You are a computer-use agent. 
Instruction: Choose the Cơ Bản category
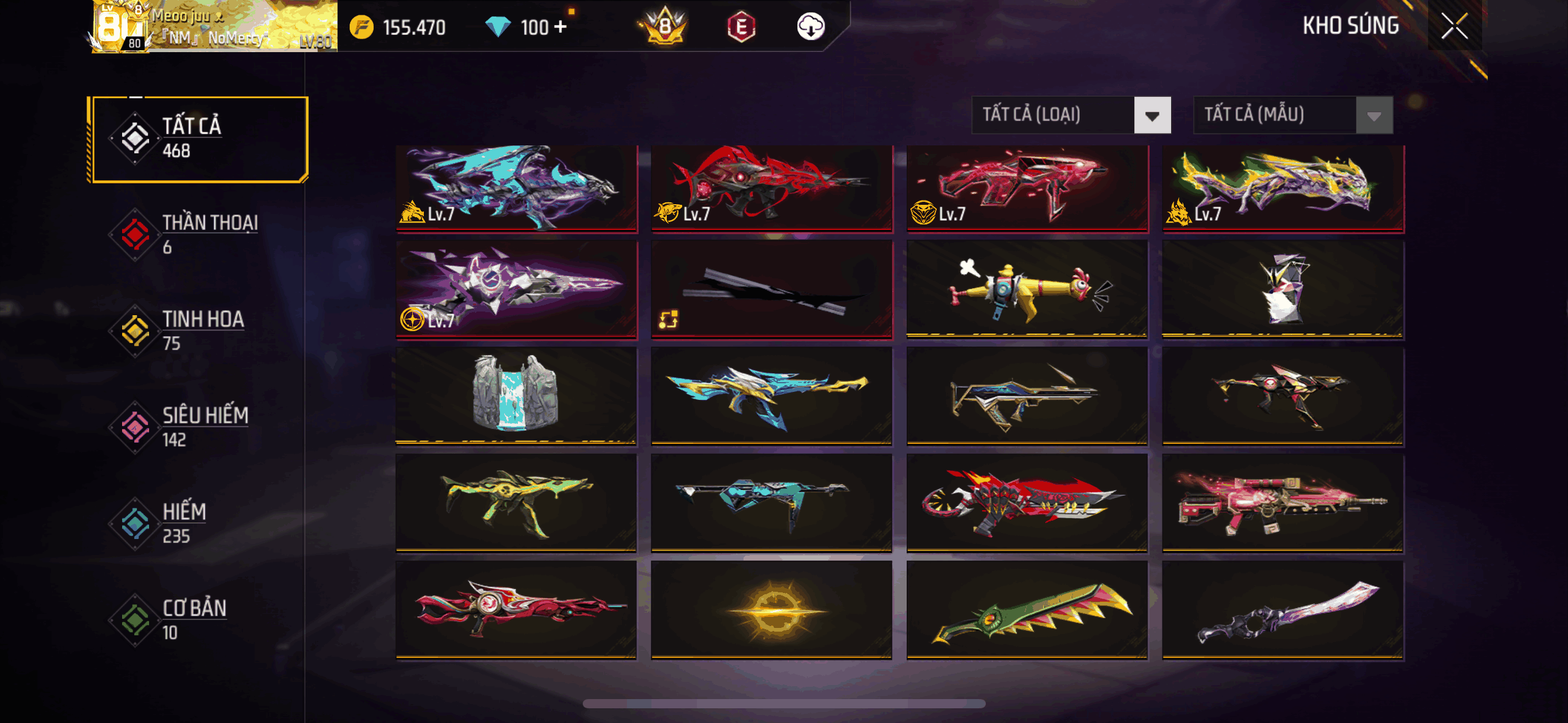click(x=196, y=619)
